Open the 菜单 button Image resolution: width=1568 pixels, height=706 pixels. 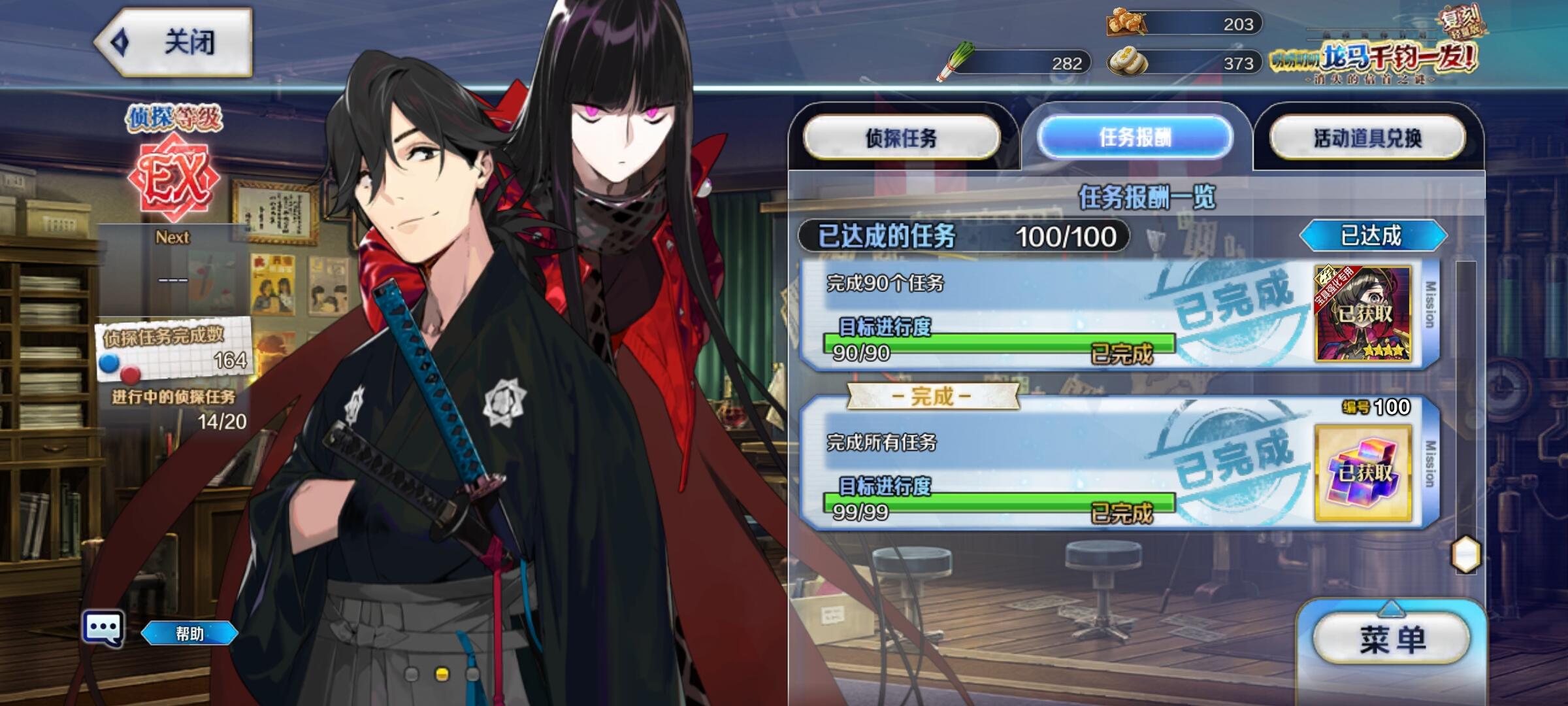tap(1392, 639)
